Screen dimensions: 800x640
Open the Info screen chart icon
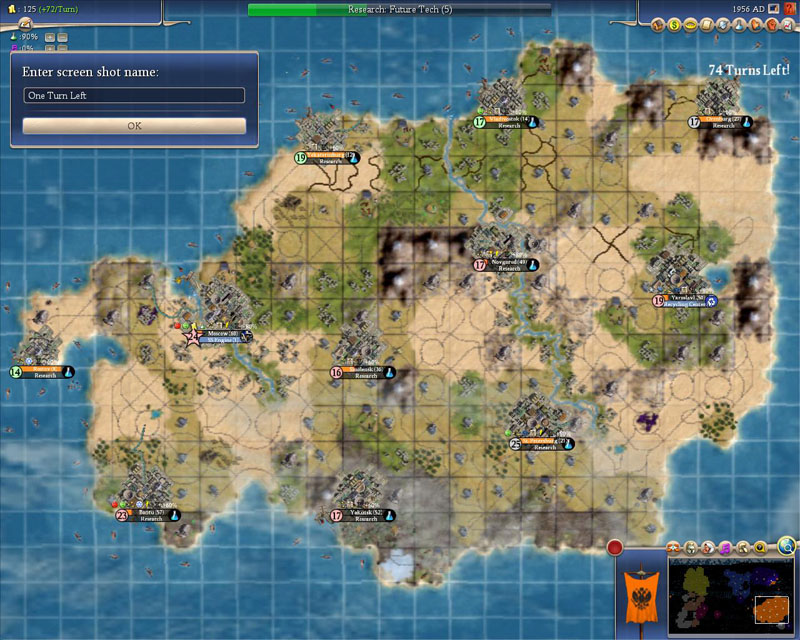(784, 24)
